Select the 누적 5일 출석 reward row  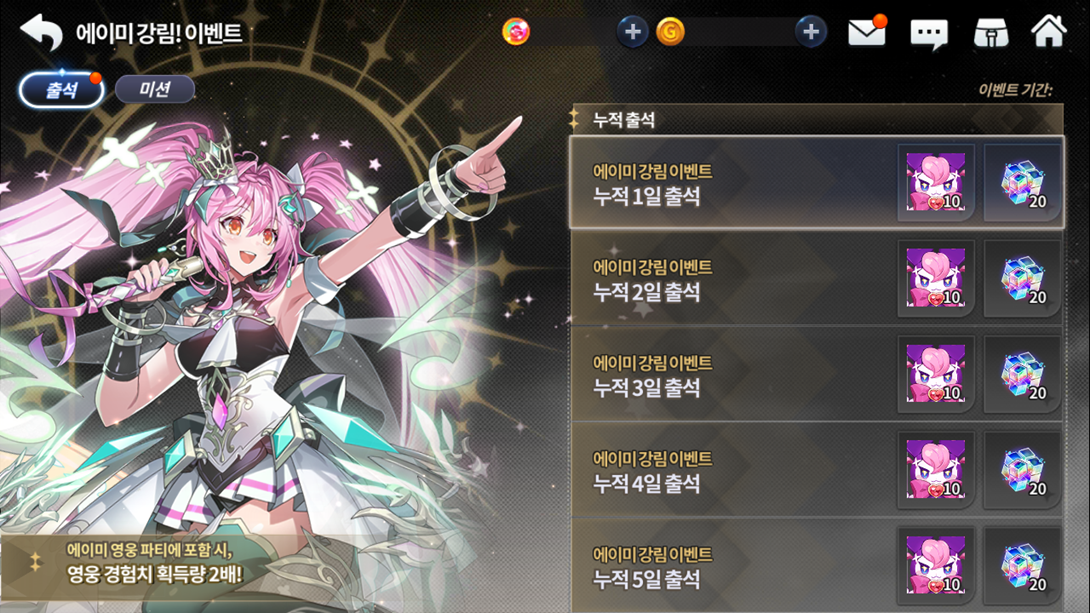[x=730, y=566]
